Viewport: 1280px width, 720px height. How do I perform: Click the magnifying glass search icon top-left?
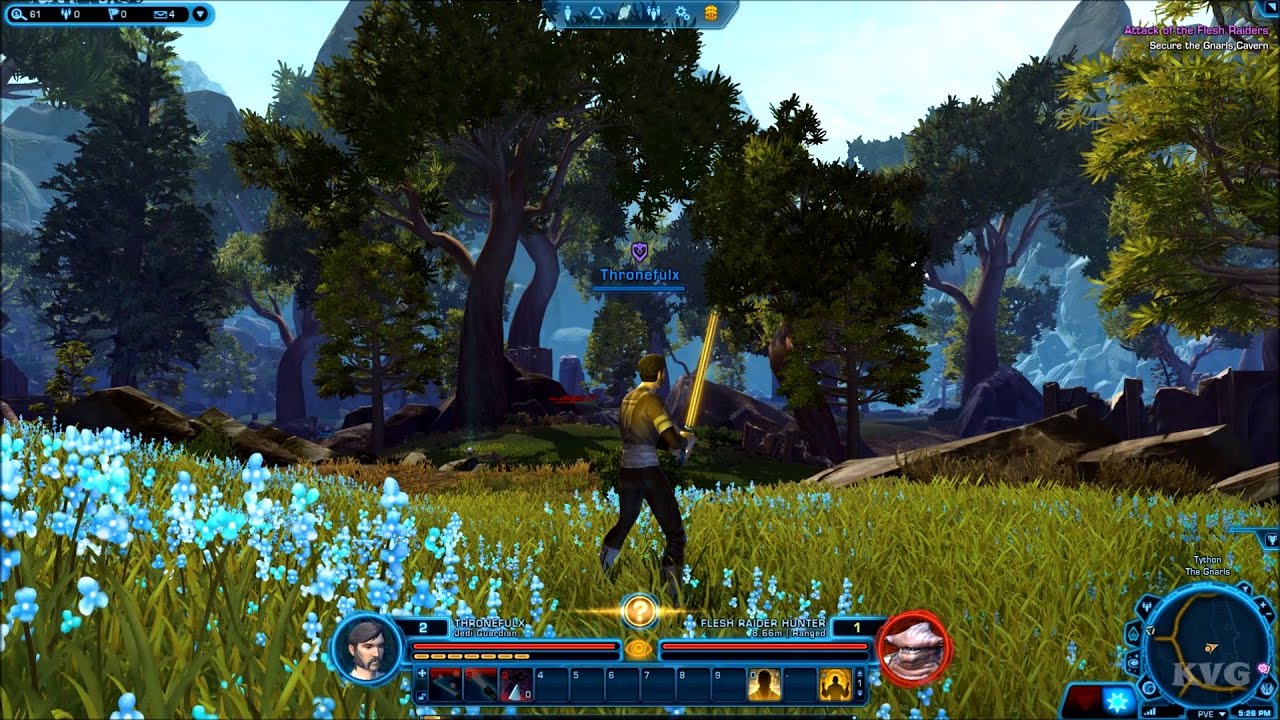tap(20, 15)
